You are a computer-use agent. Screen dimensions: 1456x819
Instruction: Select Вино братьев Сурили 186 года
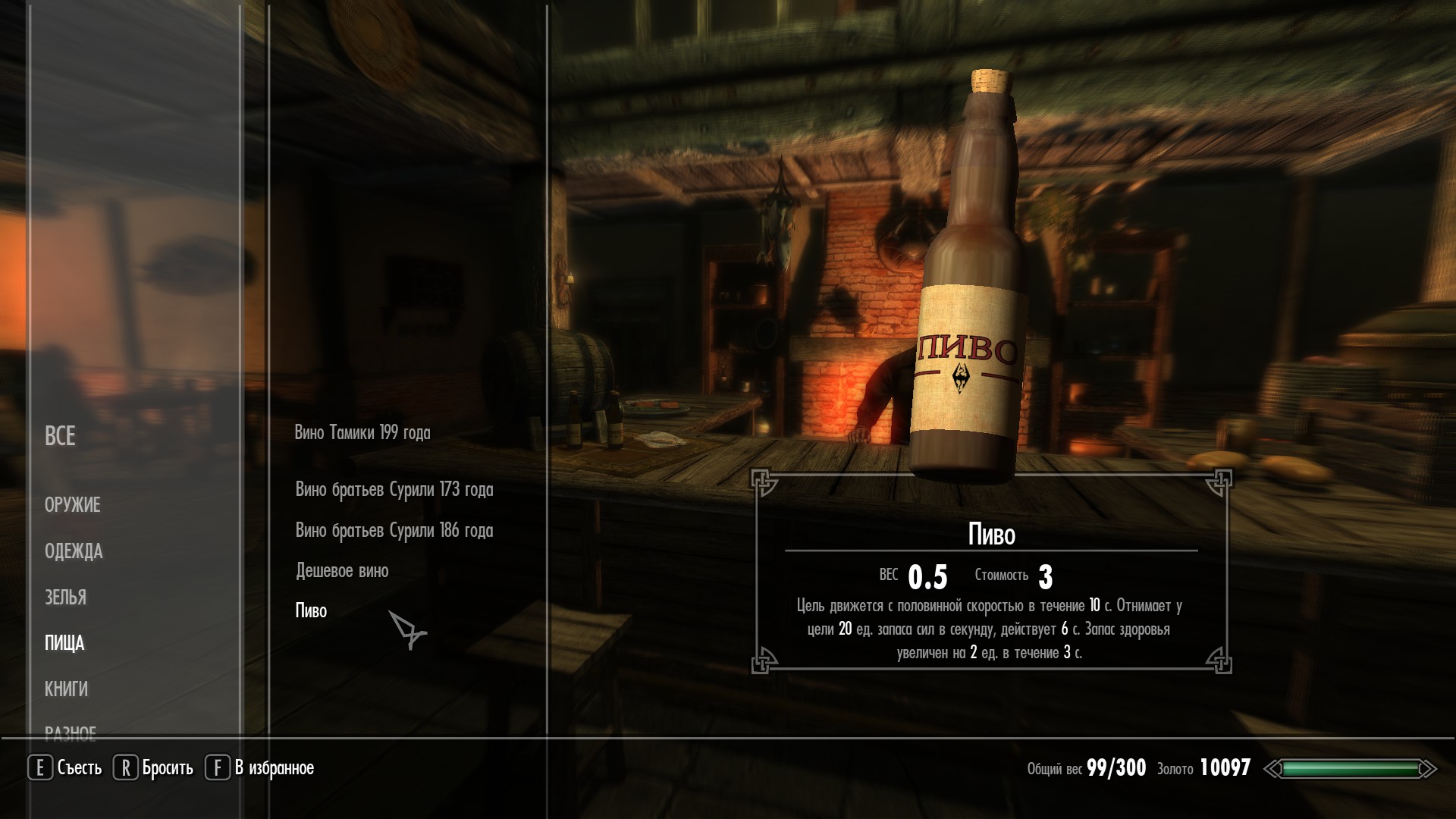394,531
